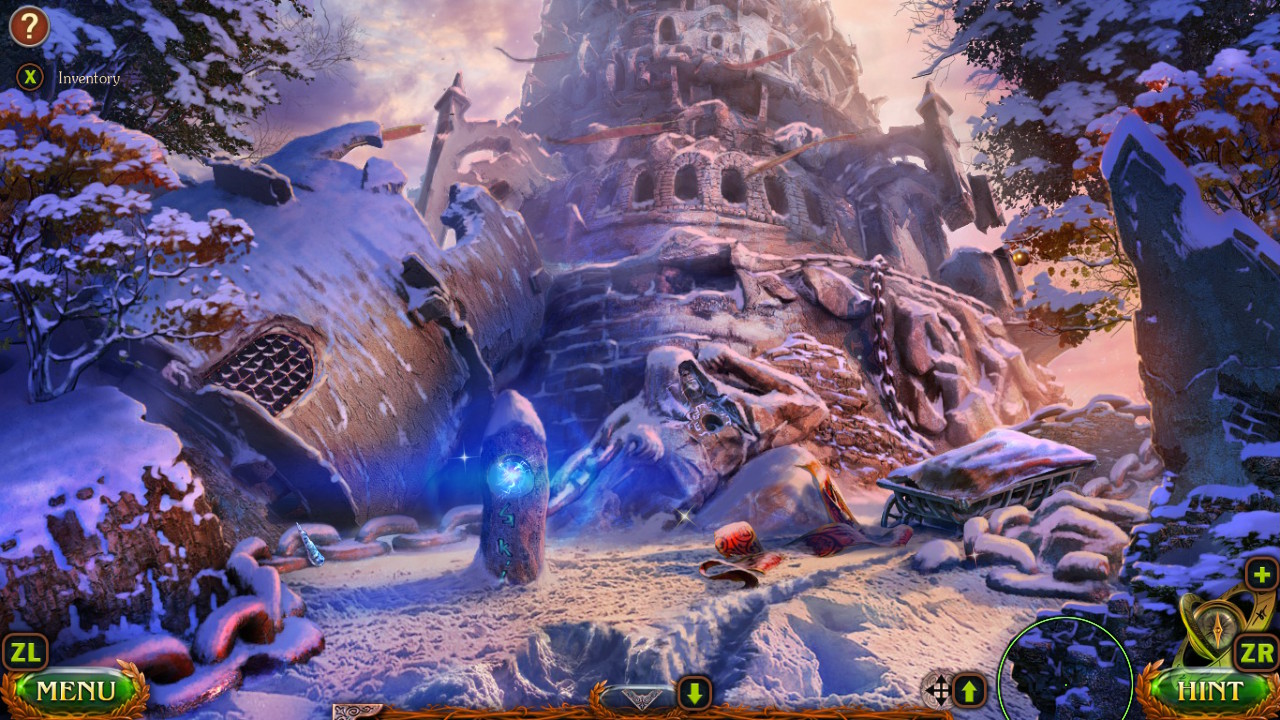1280x720 pixels.
Task: Expand the map using the green up arrow
Action: tap(971, 691)
